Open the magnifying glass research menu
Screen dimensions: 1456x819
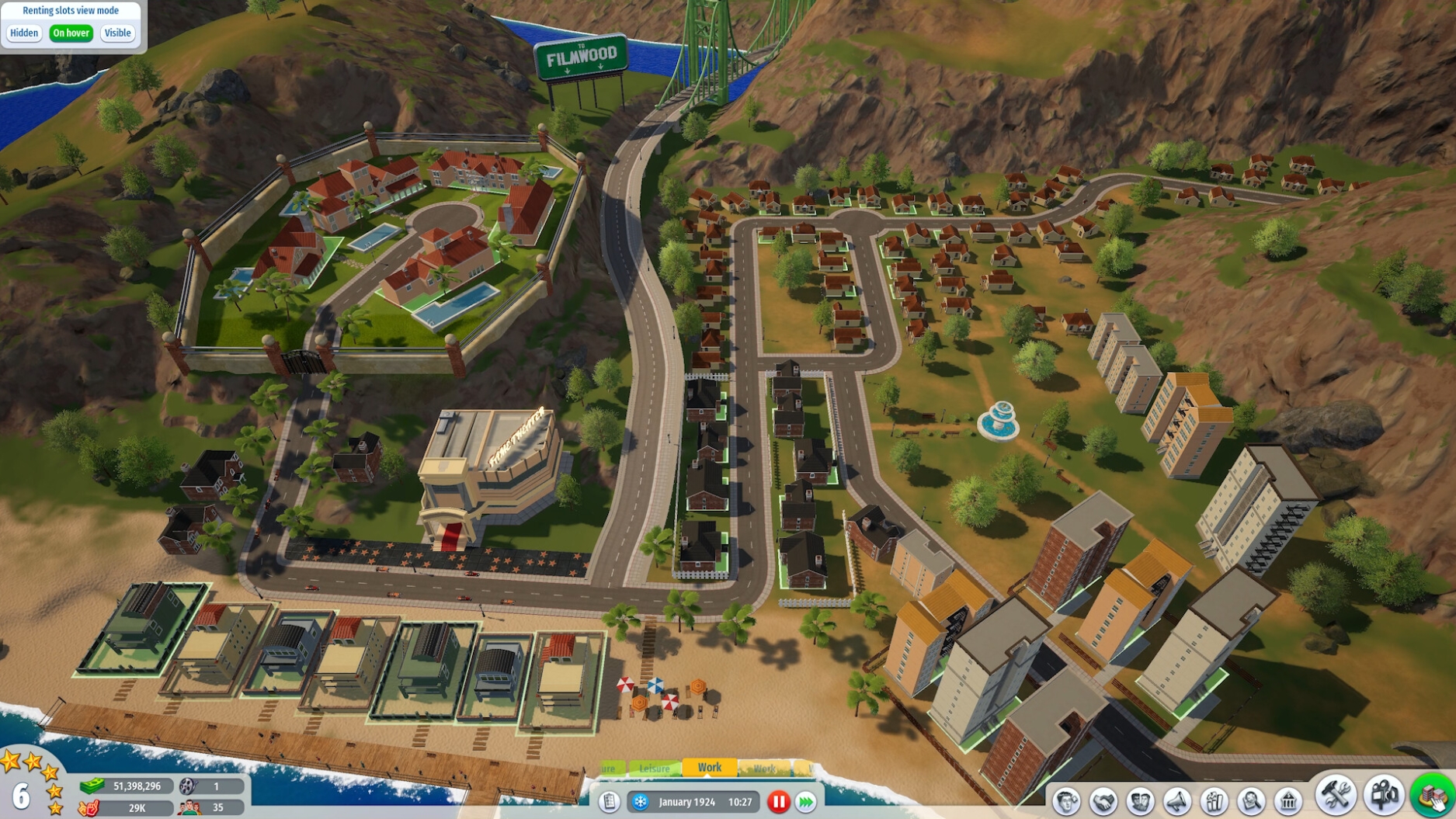1251,801
